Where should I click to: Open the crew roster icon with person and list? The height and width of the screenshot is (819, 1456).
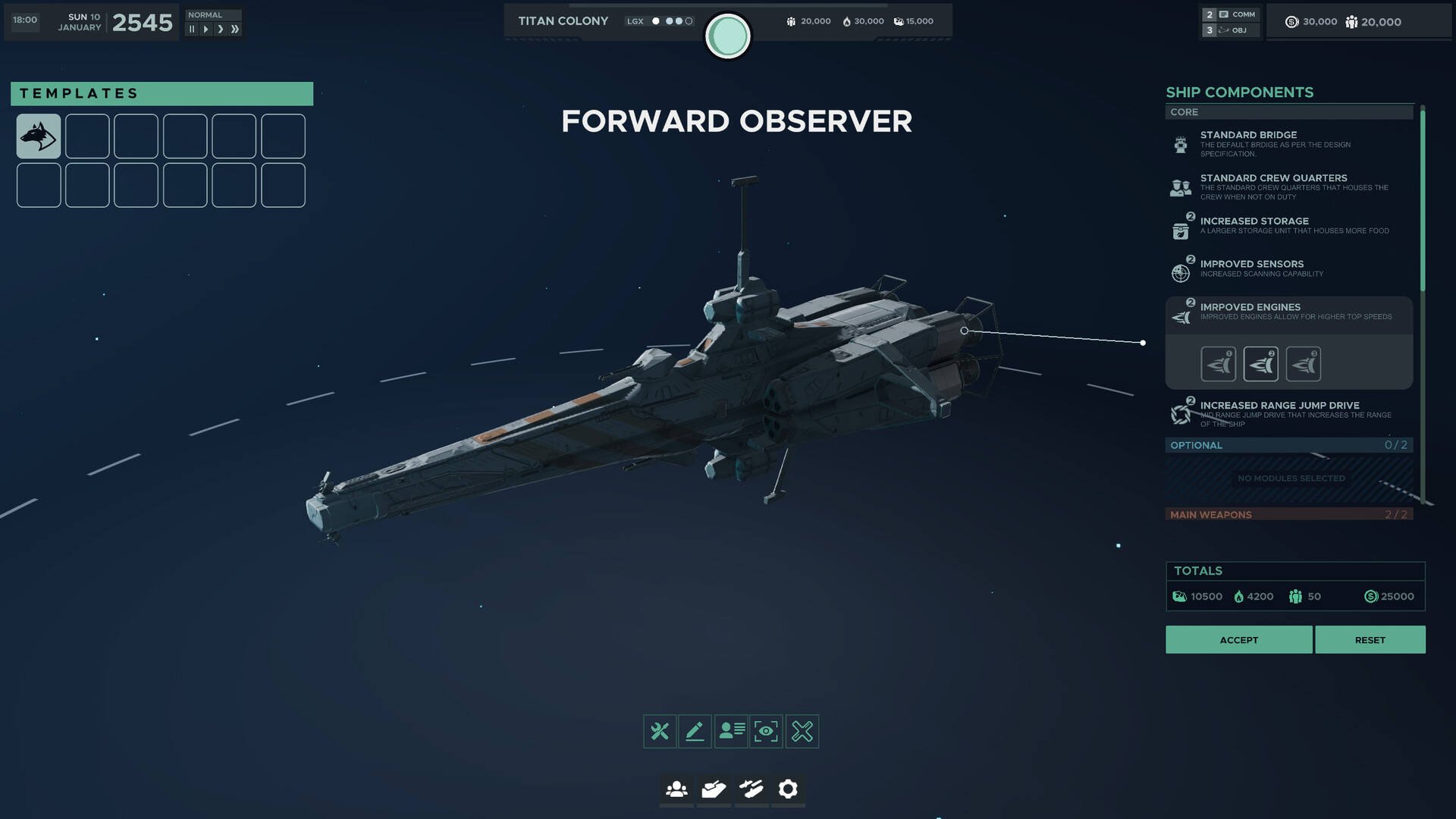730,731
